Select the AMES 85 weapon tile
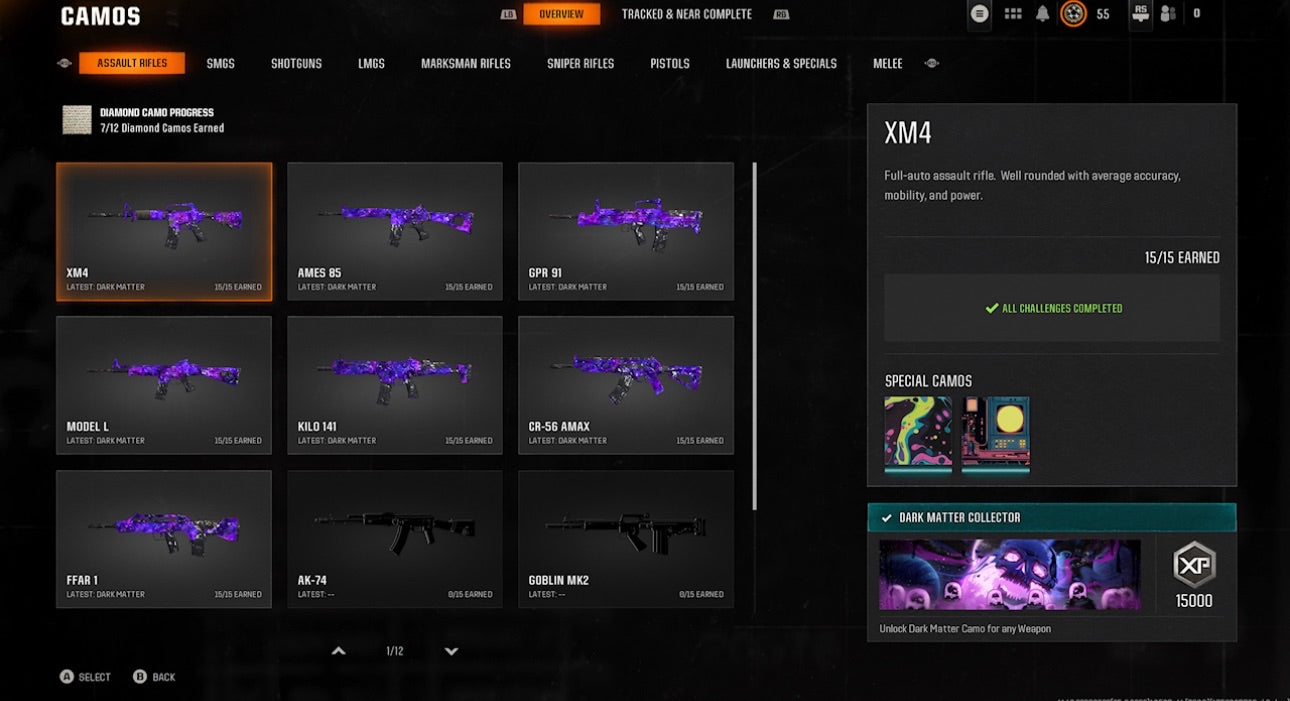This screenshot has width=1290, height=701. 395,231
